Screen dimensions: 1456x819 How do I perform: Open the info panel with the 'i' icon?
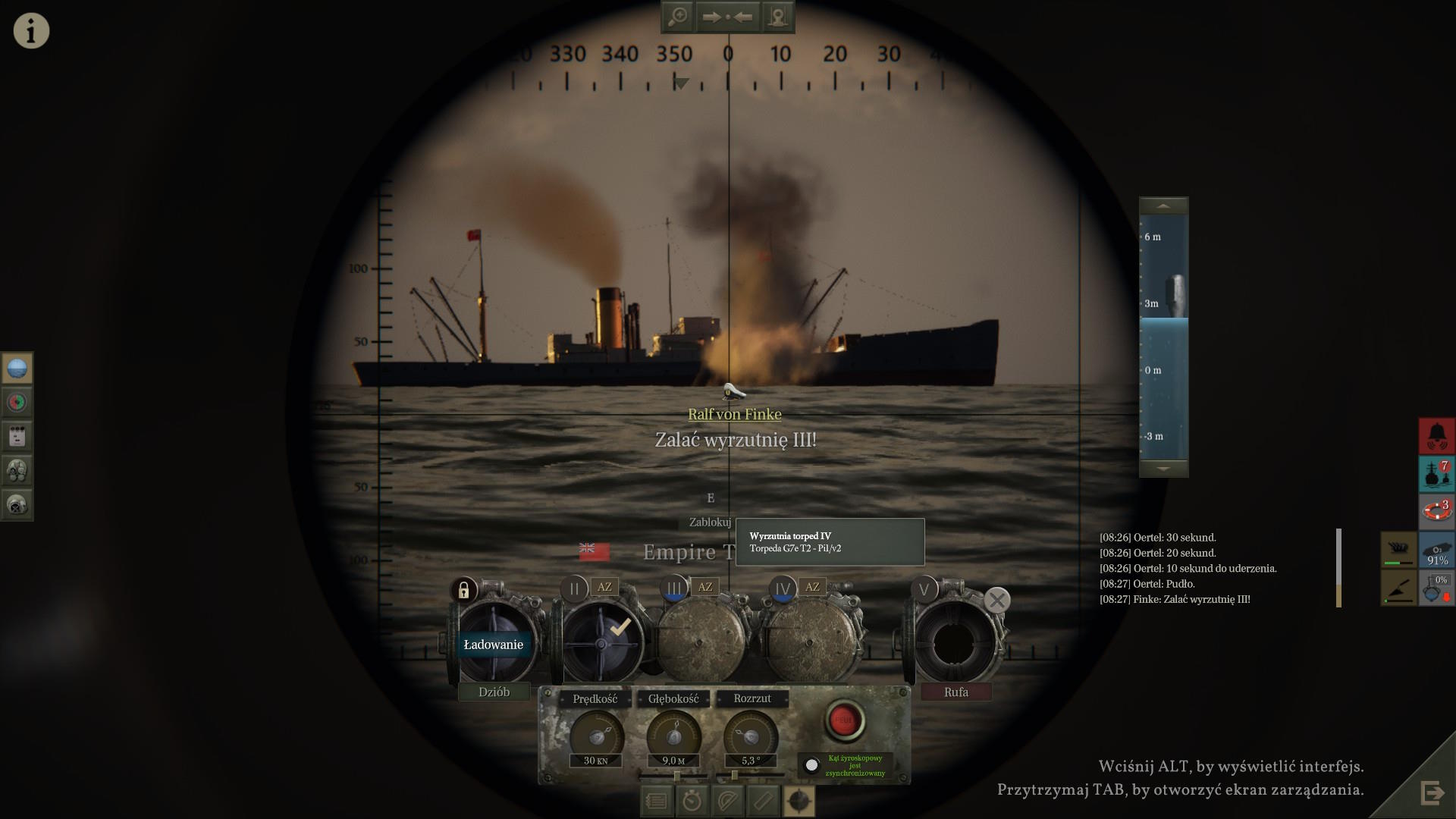point(31,31)
